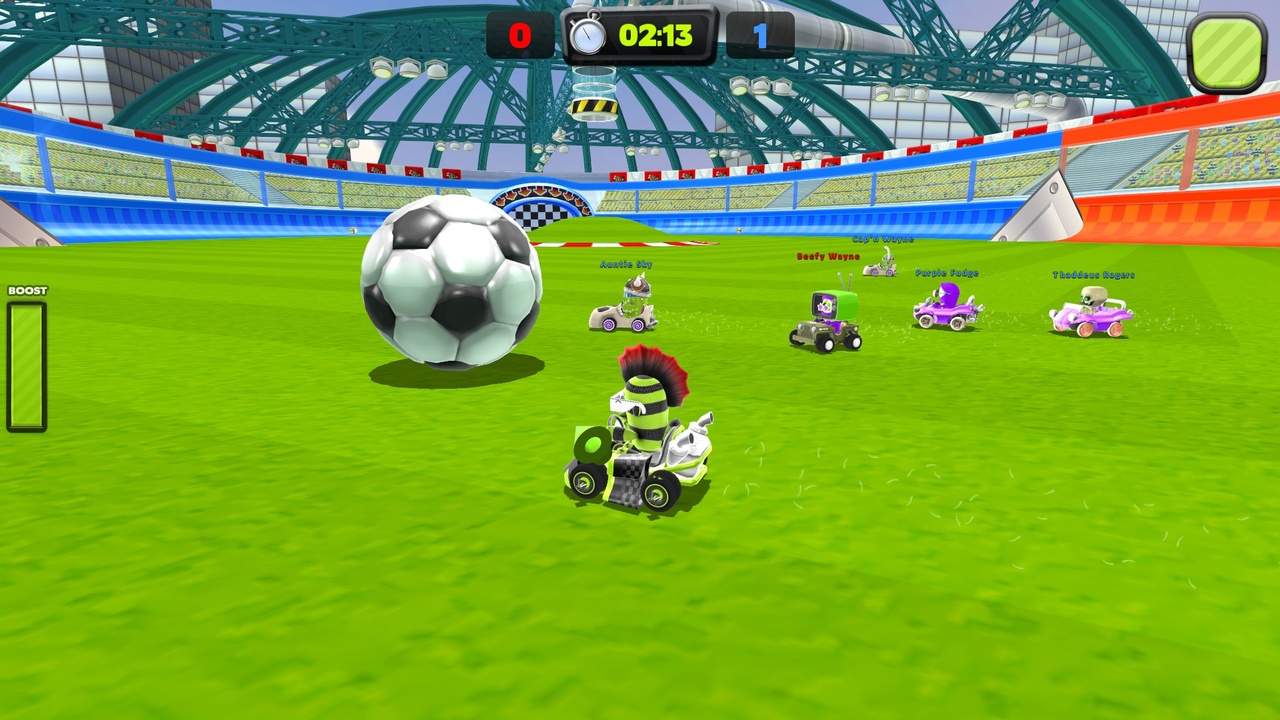Viewport: 1280px width, 720px height.
Task: Tap the green pause button top right
Action: click(x=1227, y=50)
